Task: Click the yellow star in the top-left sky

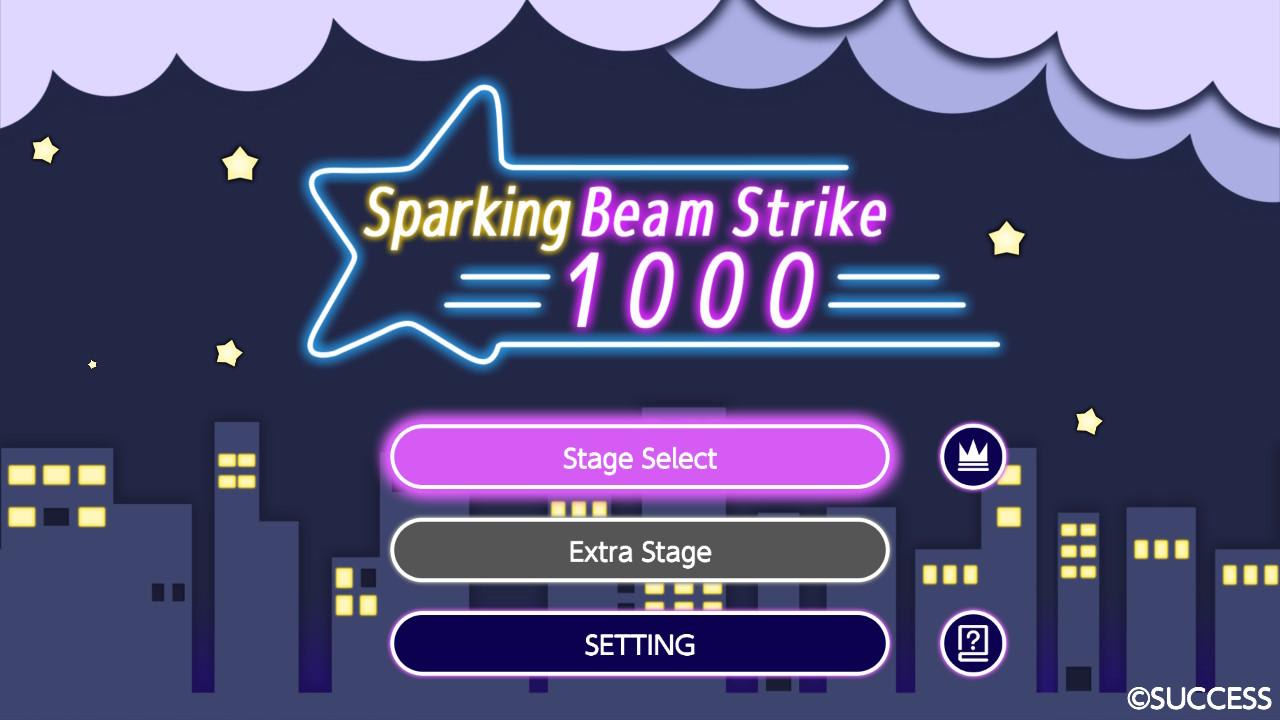Action: coord(44,150)
